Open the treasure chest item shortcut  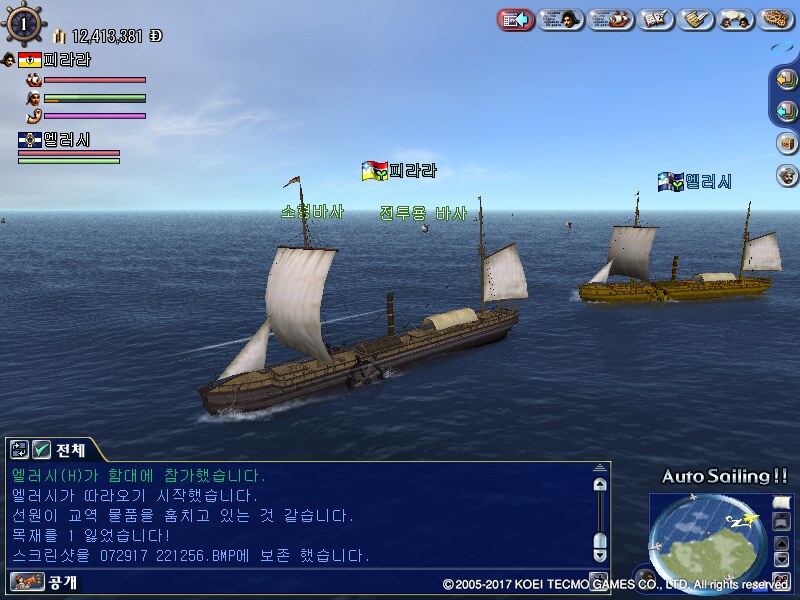787,143
